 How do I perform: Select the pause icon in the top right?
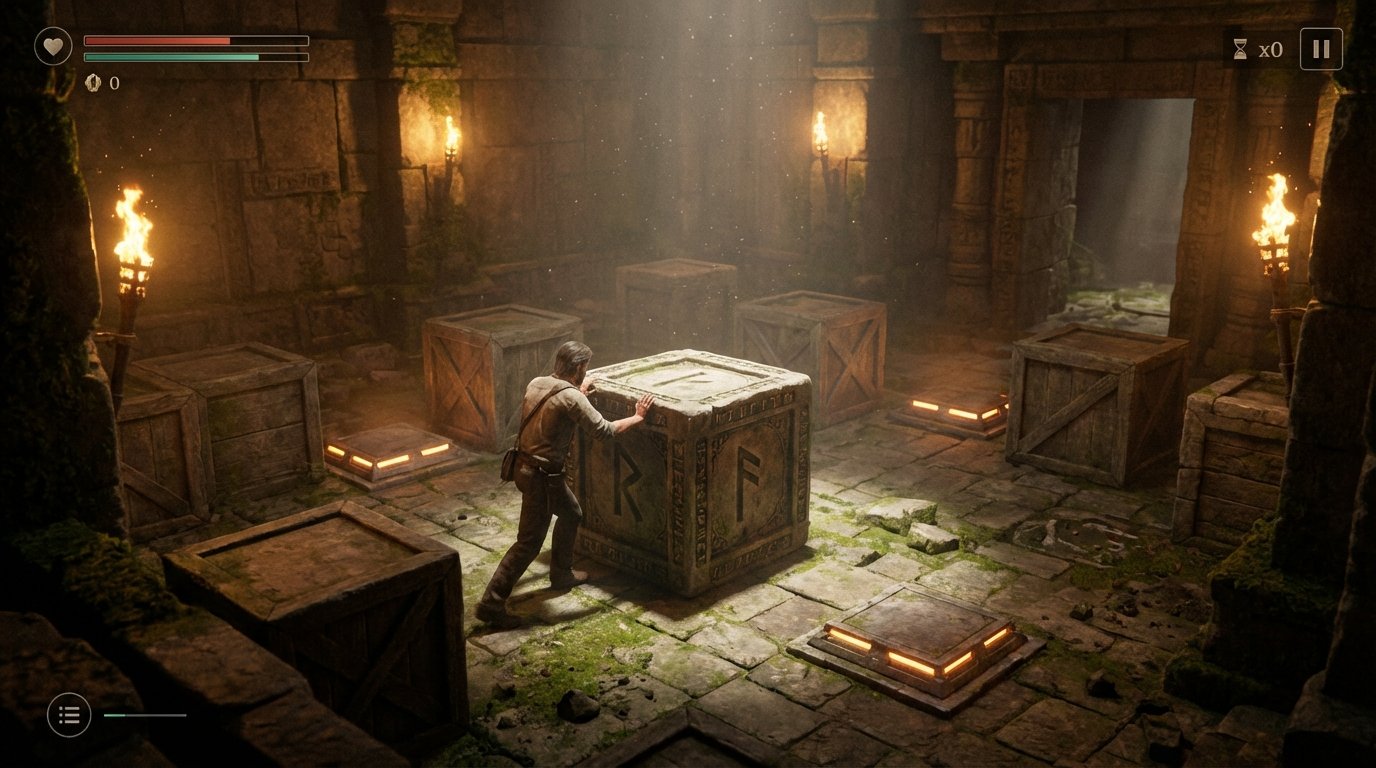coord(1321,47)
